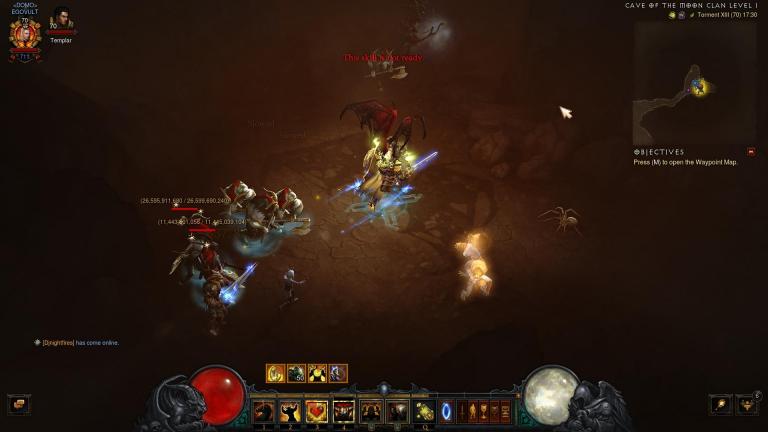Collapse the Objectives tracker
Screen dimensions: 768x432
click(751, 152)
